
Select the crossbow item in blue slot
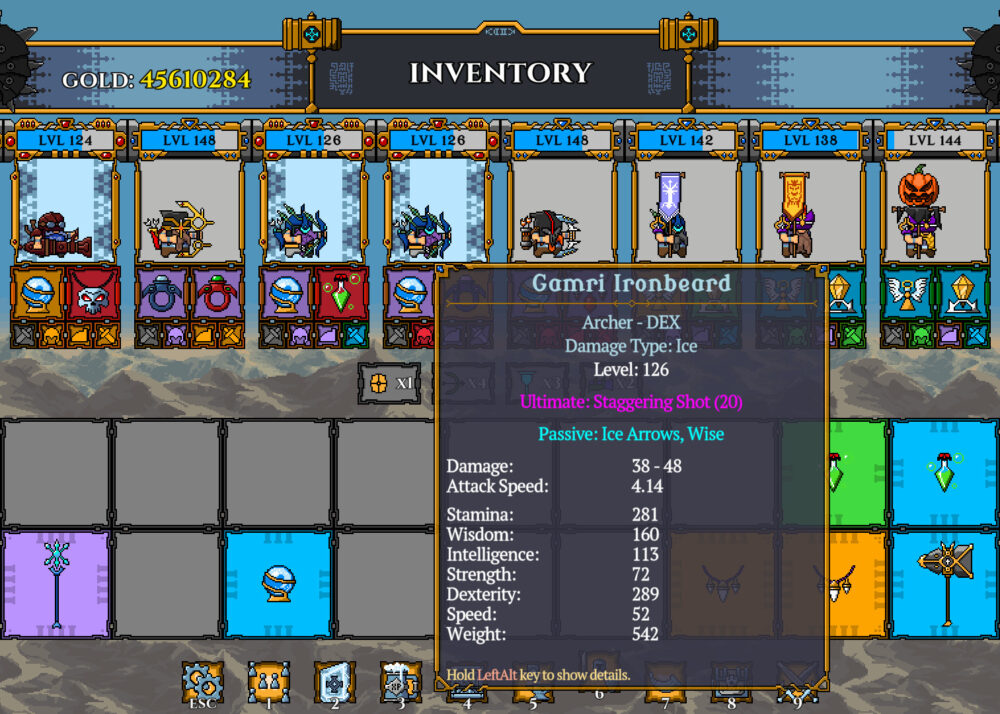point(944,584)
